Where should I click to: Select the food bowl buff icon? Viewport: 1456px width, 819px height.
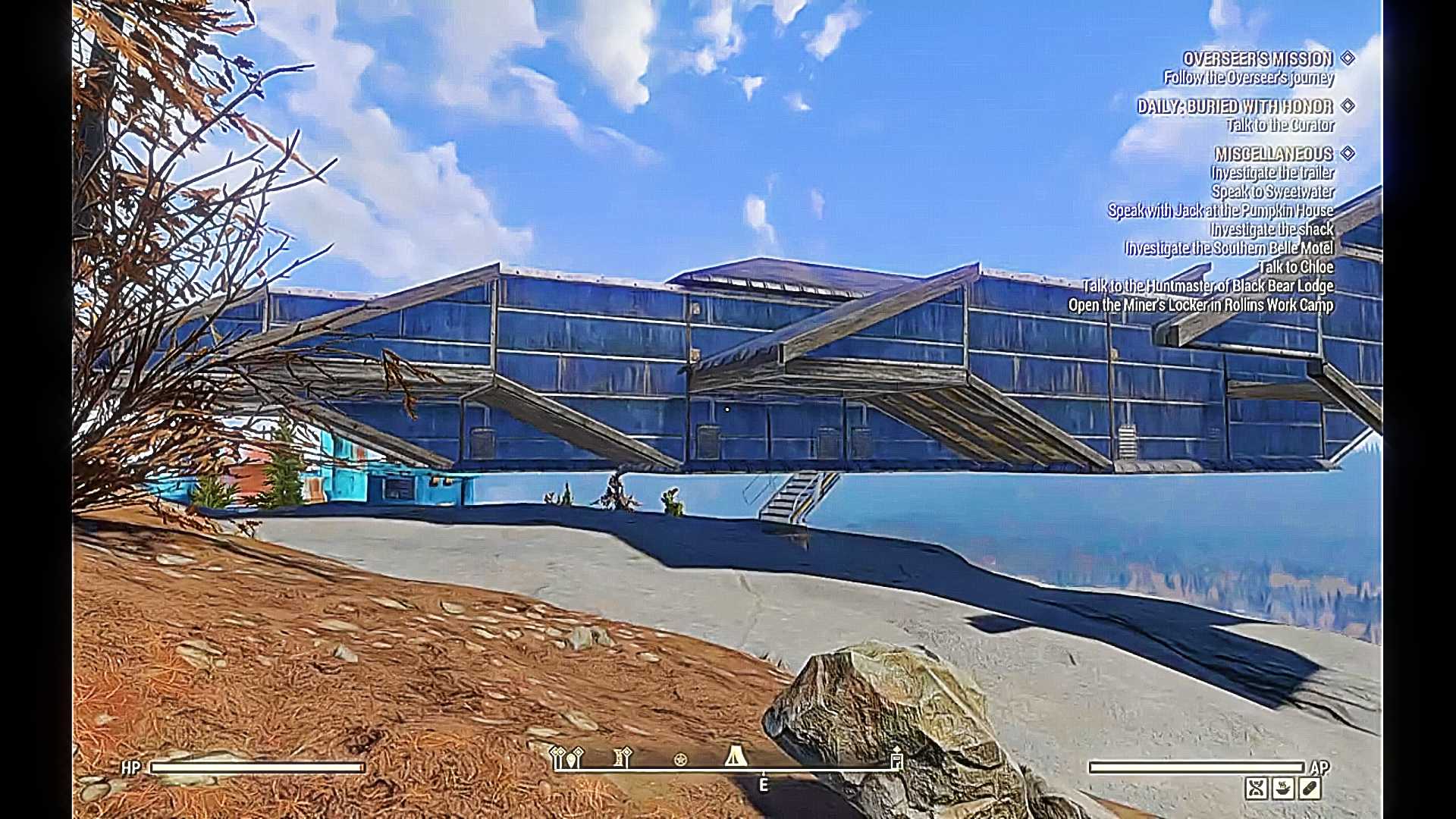(x=1283, y=789)
